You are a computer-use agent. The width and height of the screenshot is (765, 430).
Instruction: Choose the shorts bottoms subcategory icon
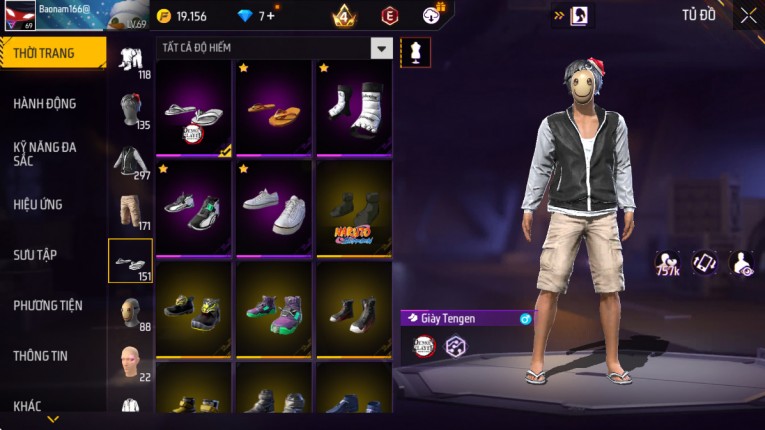pyautogui.click(x=130, y=210)
